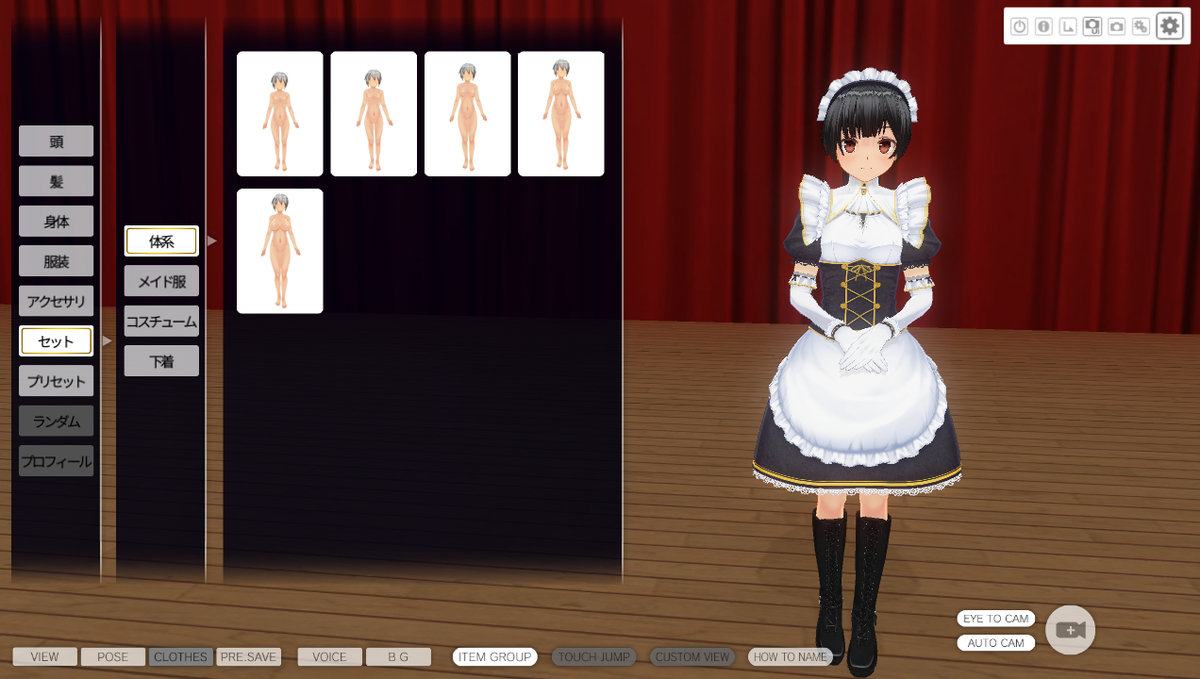Screen dimensions: 1200x679
Task: Open the 髪 (hair) category
Action: [x=56, y=181]
